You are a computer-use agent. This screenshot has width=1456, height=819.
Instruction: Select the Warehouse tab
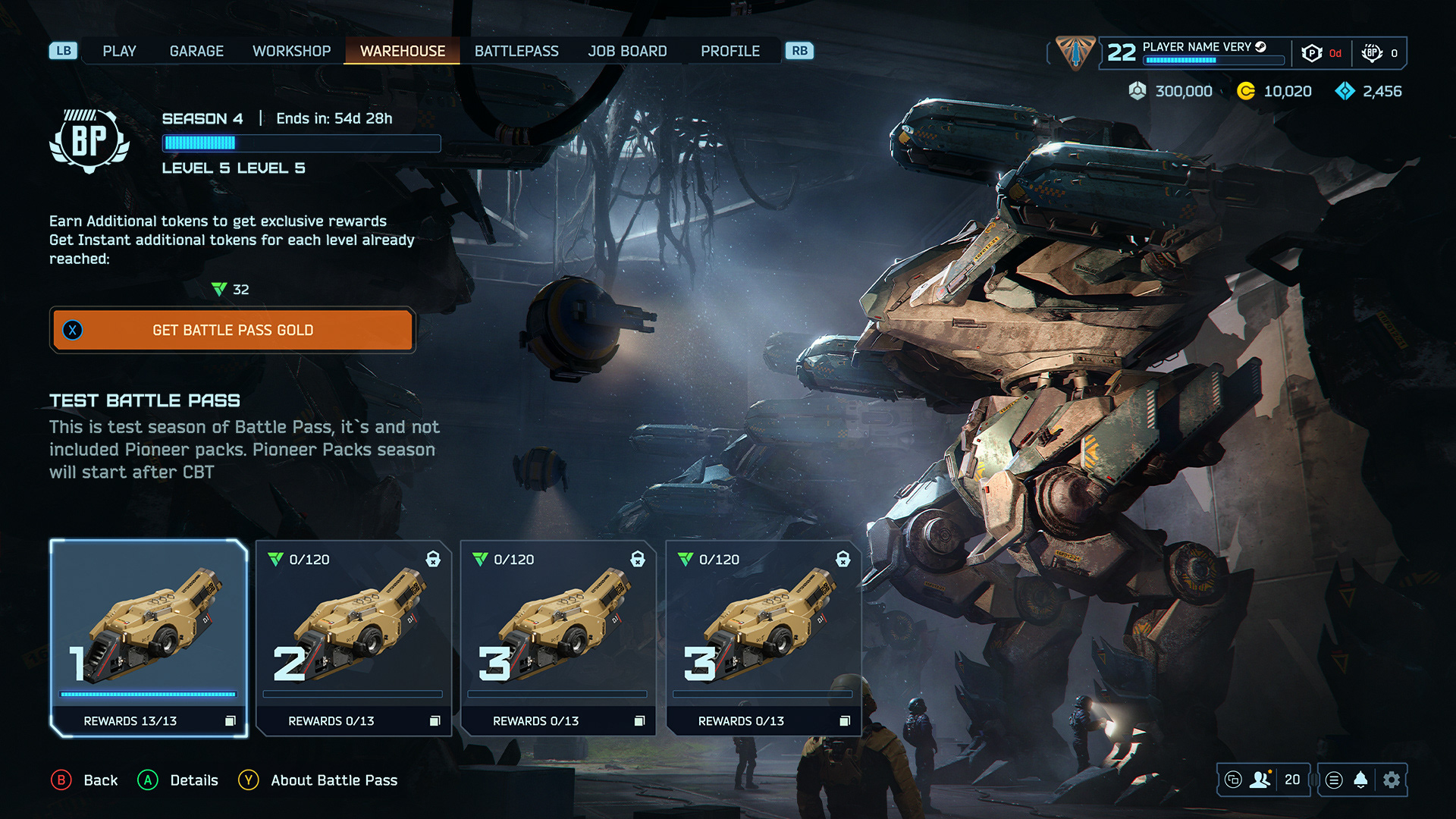coord(402,51)
